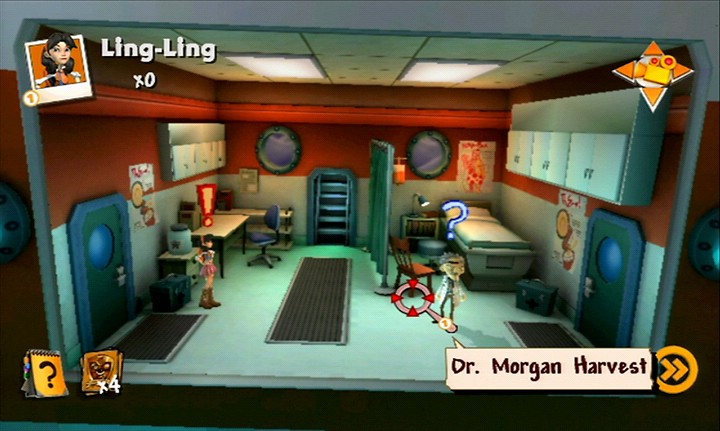Advance with the yellow double-arrow button
The width and height of the screenshot is (720, 431).
[x=676, y=368]
